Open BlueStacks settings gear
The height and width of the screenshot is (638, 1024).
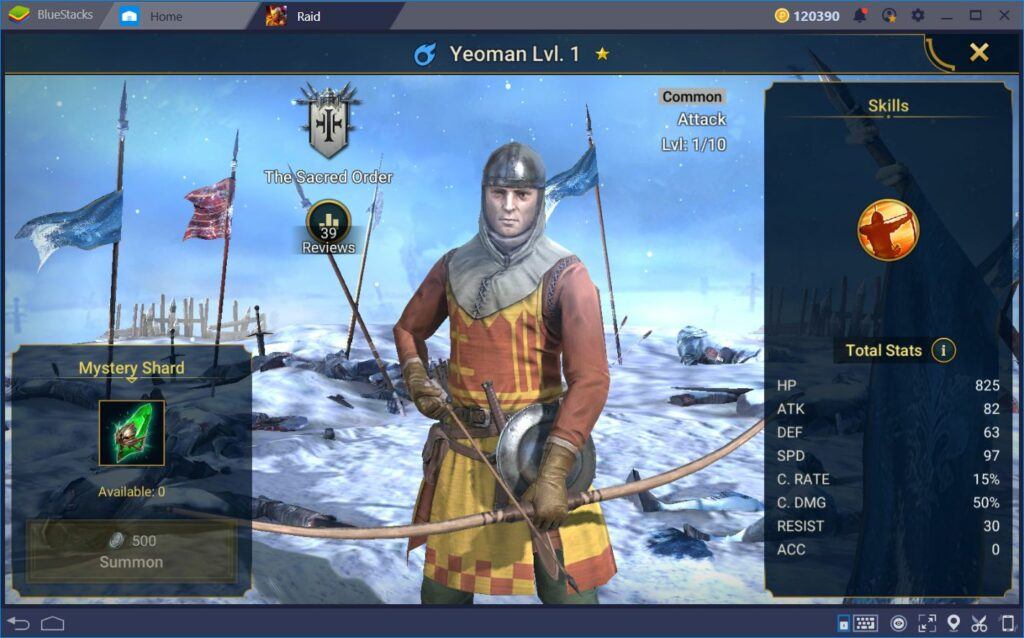click(917, 16)
